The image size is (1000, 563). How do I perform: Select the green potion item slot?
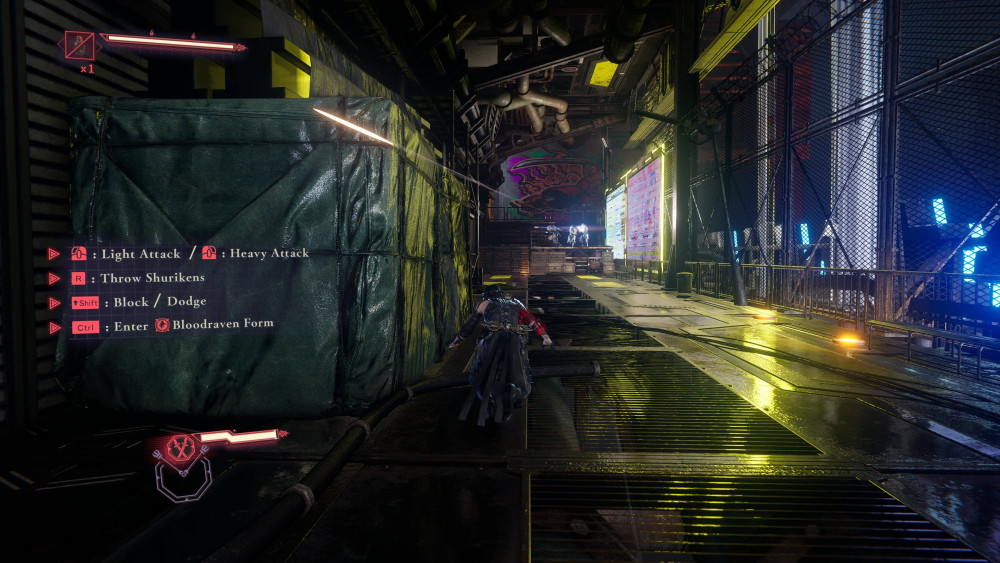pos(79,45)
